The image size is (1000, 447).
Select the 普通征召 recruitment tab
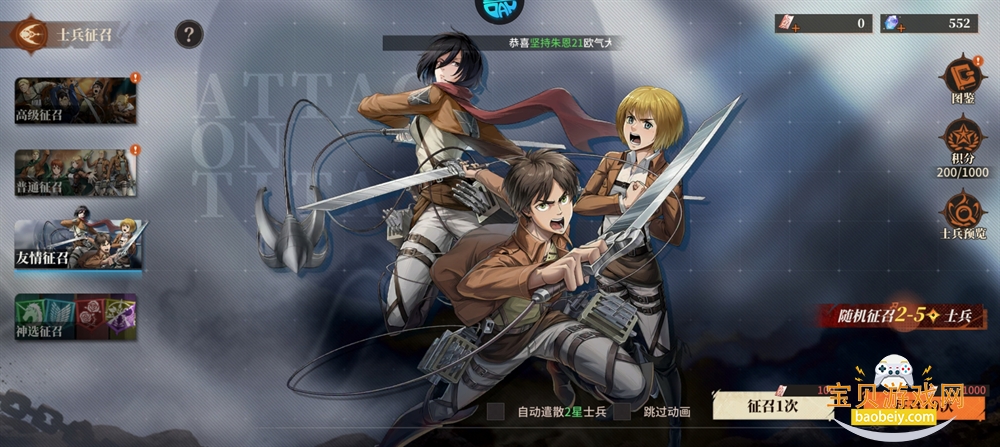click(x=75, y=172)
